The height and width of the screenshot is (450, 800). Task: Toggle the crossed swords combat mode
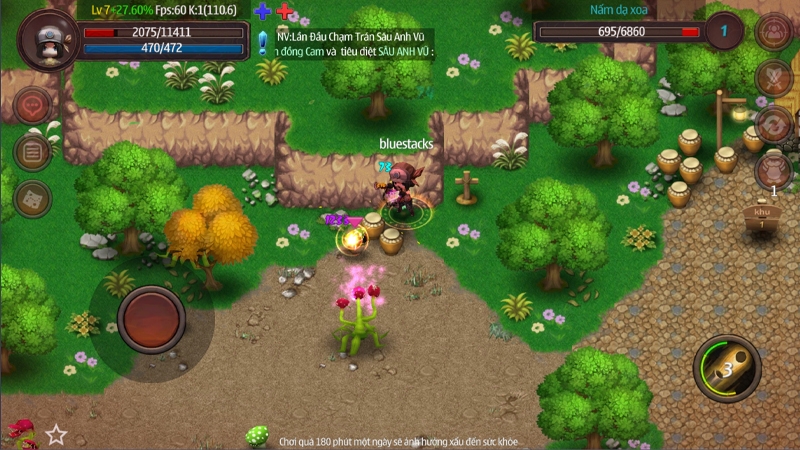pyautogui.click(x=773, y=77)
